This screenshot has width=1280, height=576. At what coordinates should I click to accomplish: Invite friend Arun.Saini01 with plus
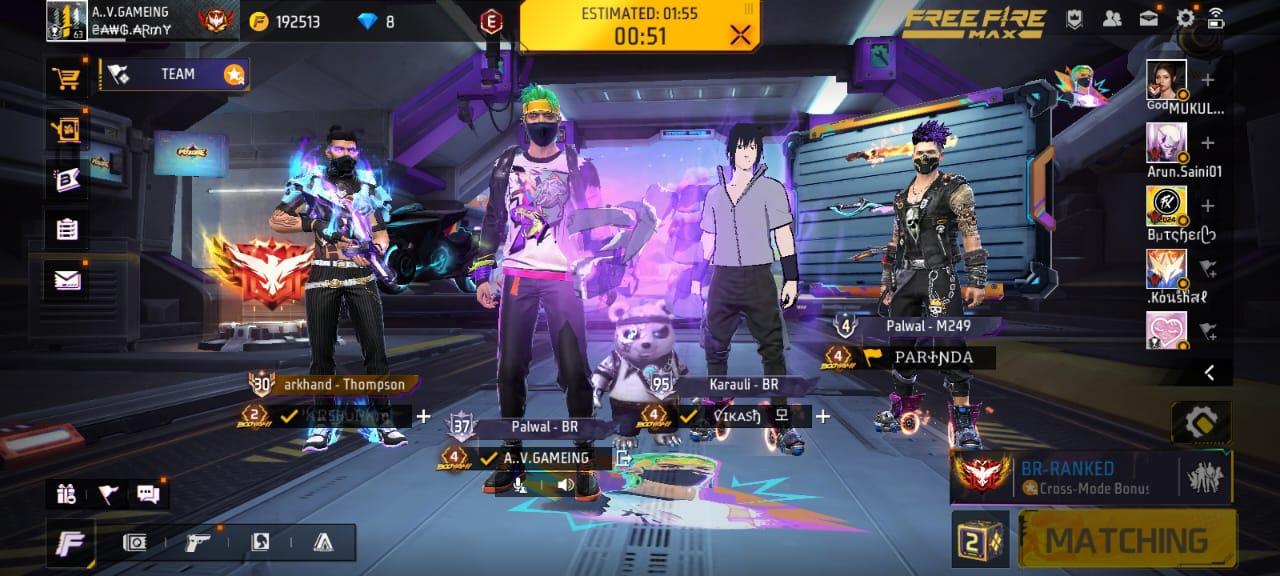tap(1208, 143)
